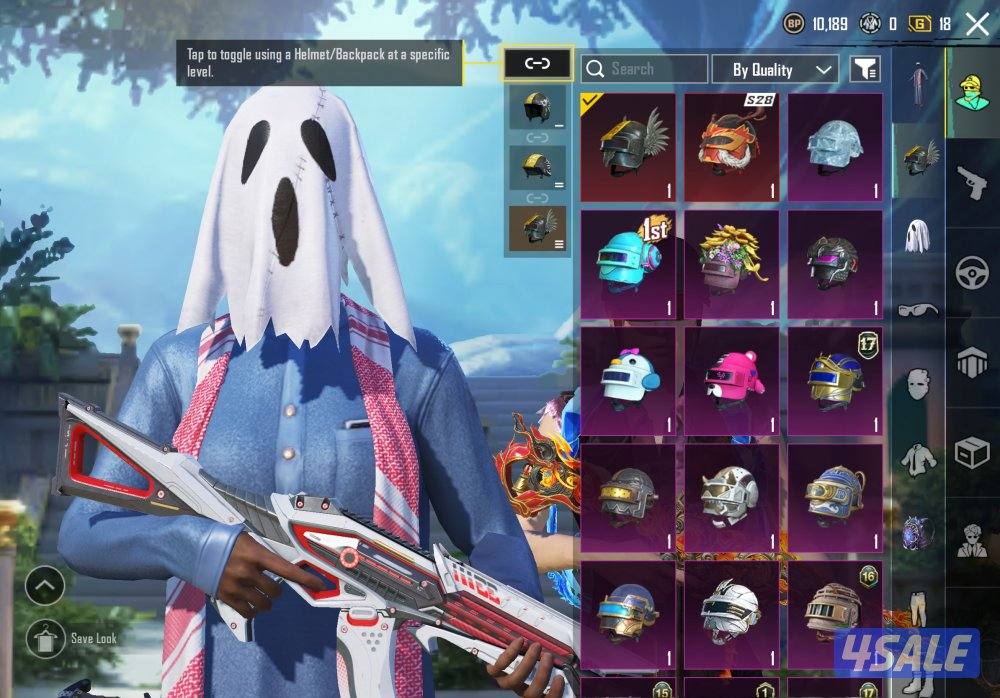Click the helmet search field
The height and width of the screenshot is (698, 1000).
[644, 69]
